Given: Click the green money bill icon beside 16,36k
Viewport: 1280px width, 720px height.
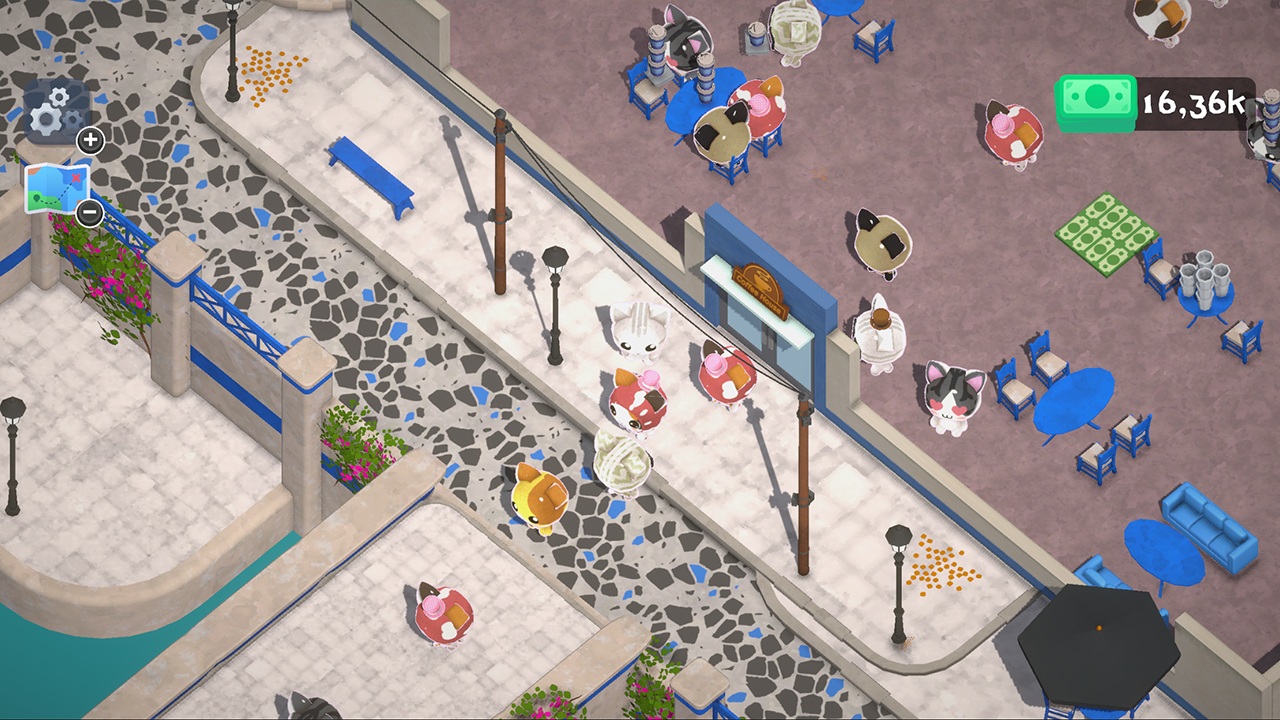Looking at the screenshot, I should click(x=1096, y=100).
